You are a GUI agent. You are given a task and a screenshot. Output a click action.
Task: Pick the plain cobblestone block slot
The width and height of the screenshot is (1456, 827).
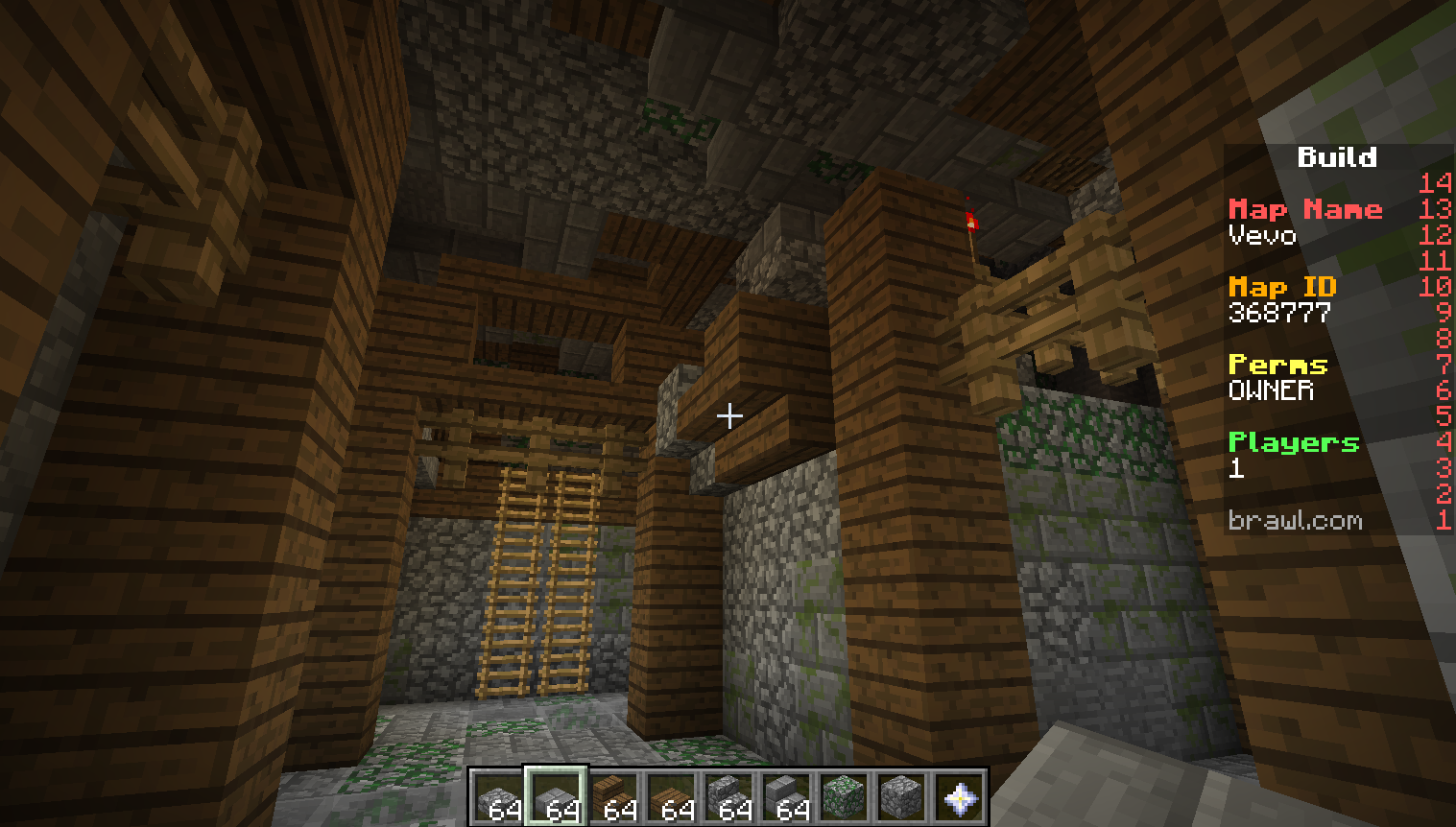click(901, 798)
